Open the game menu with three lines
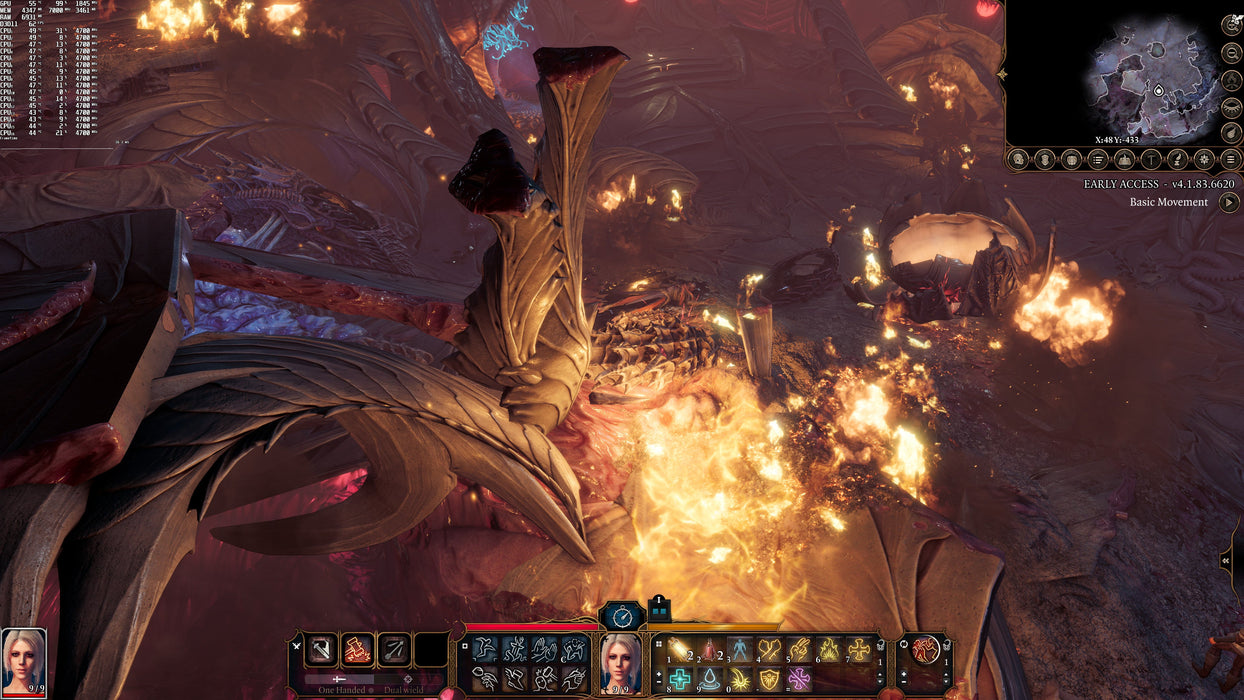Viewport: 1244px width, 700px height. click(x=1231, y=159)
